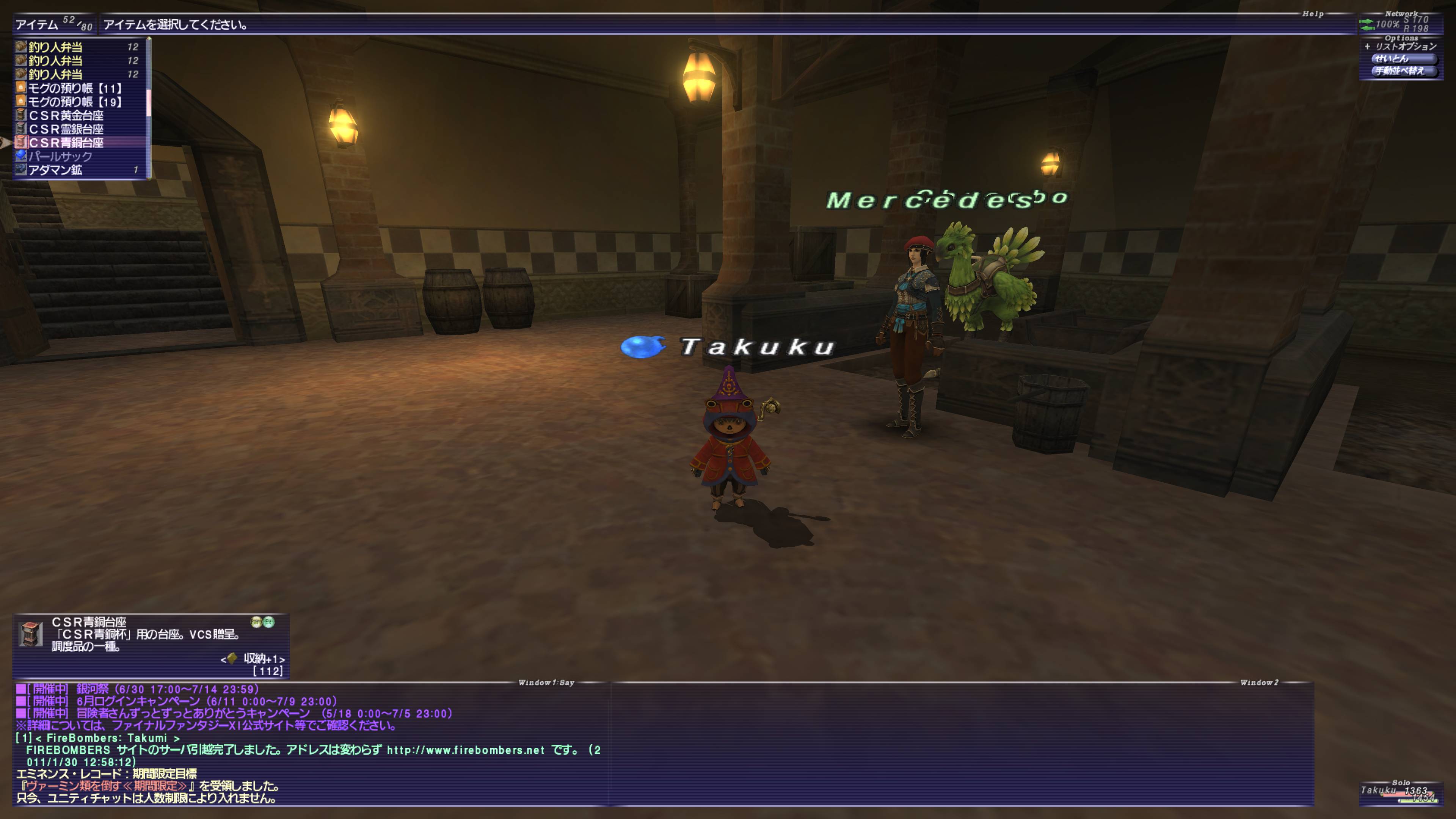Select モグの預り帳【19】 in the item list
The height and width of the screenshot is (819, 1456).
tap(75, 102)
